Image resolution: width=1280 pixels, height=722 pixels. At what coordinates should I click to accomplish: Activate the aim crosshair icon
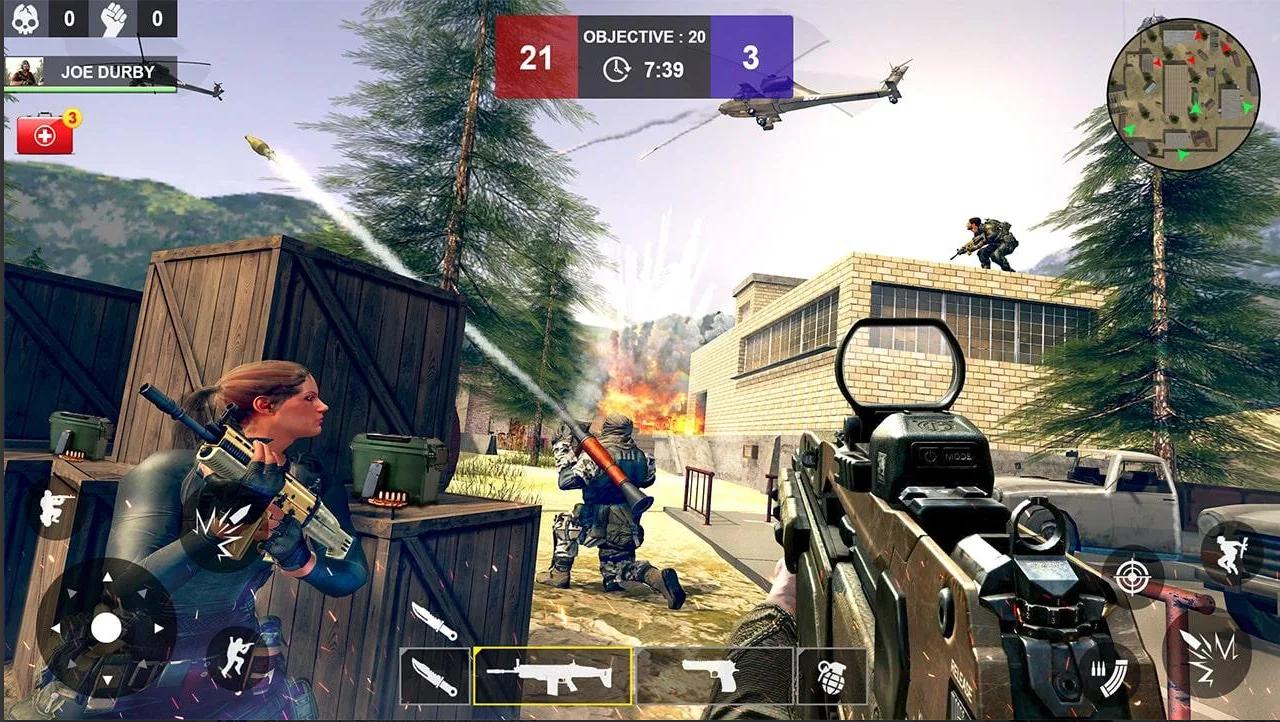1132,576
